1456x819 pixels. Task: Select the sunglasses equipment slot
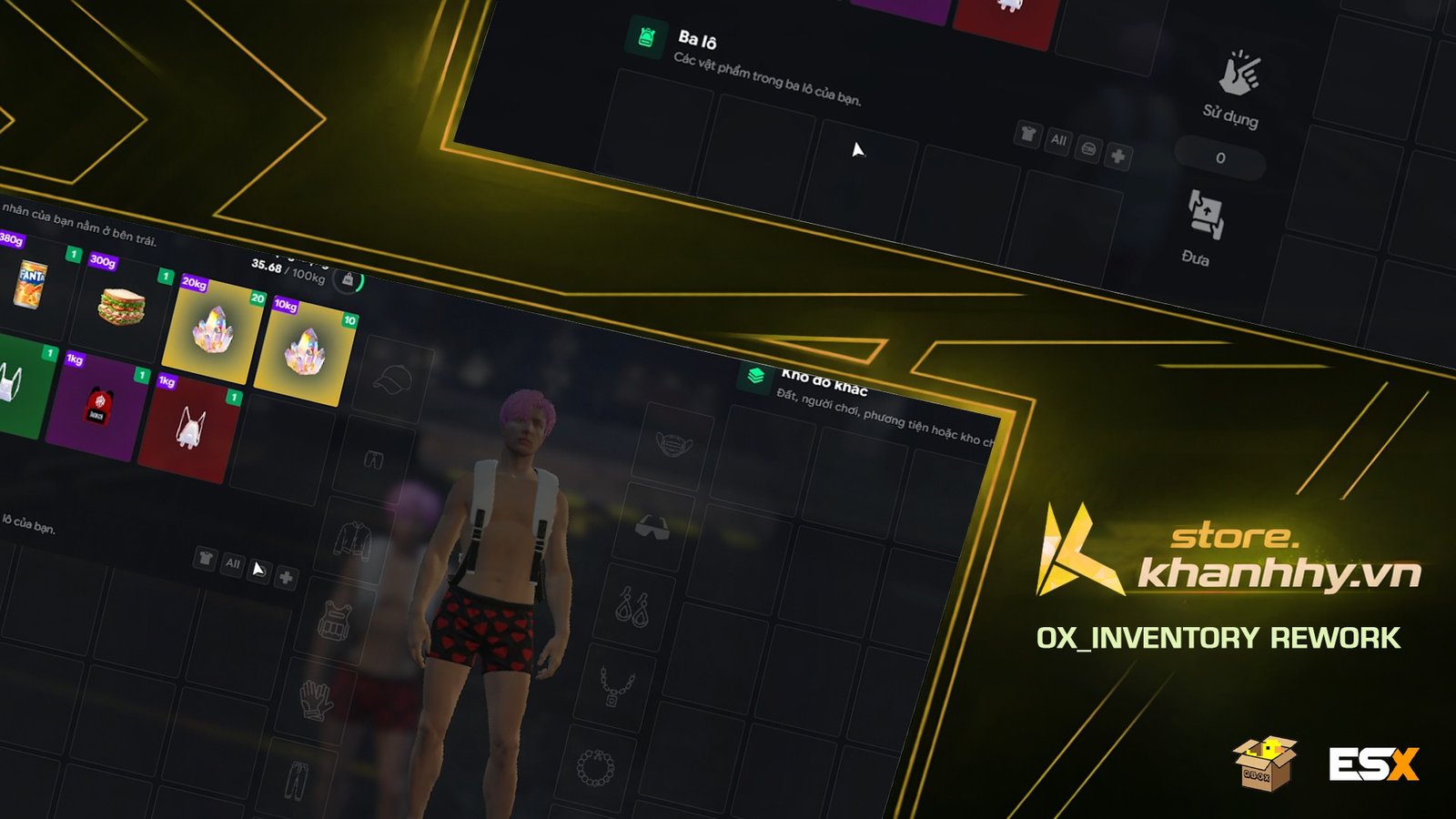click(x=652, y=524)
